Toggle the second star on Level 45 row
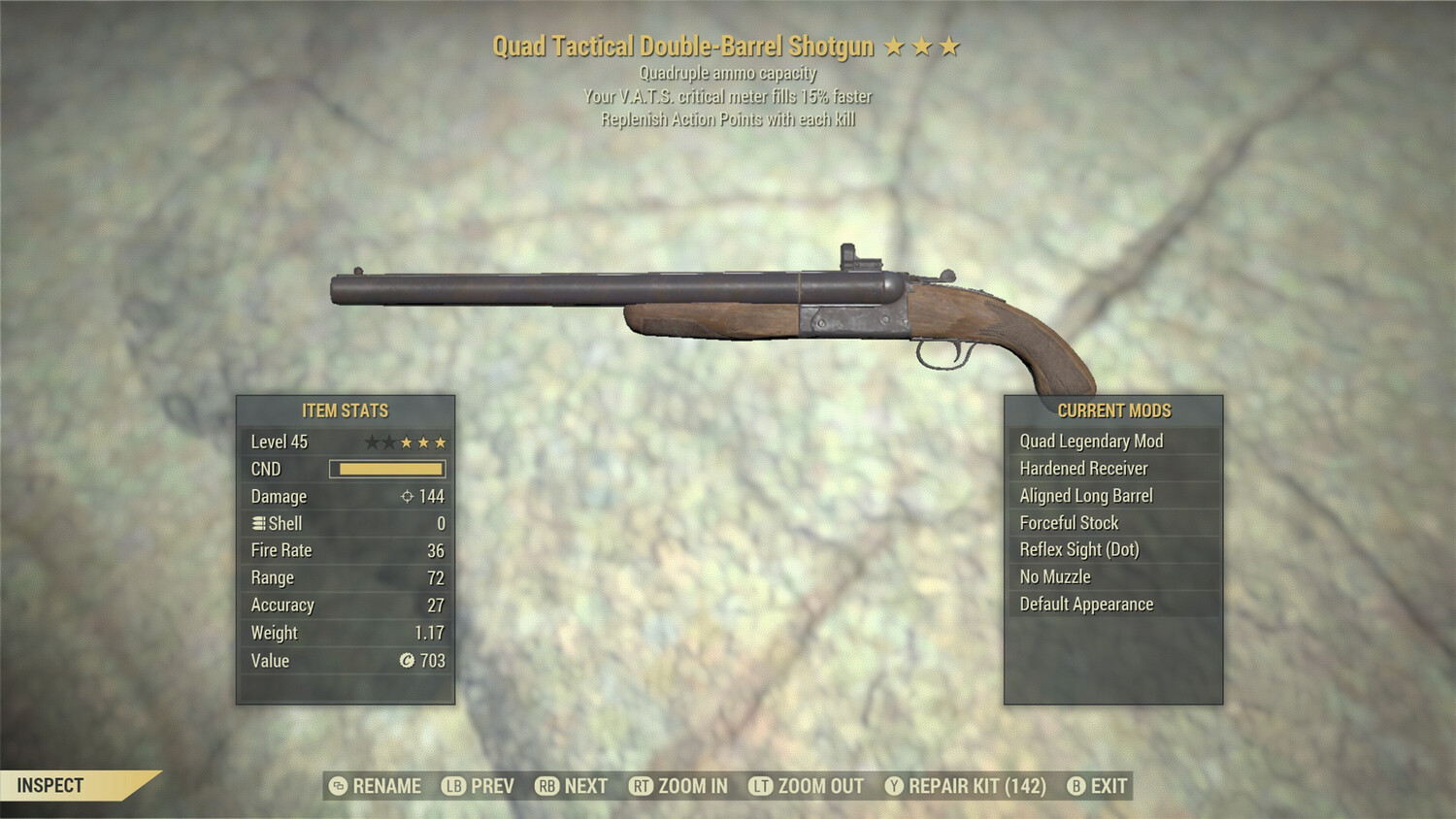The width and height of the screenshot is (1456, 819). 389,442
